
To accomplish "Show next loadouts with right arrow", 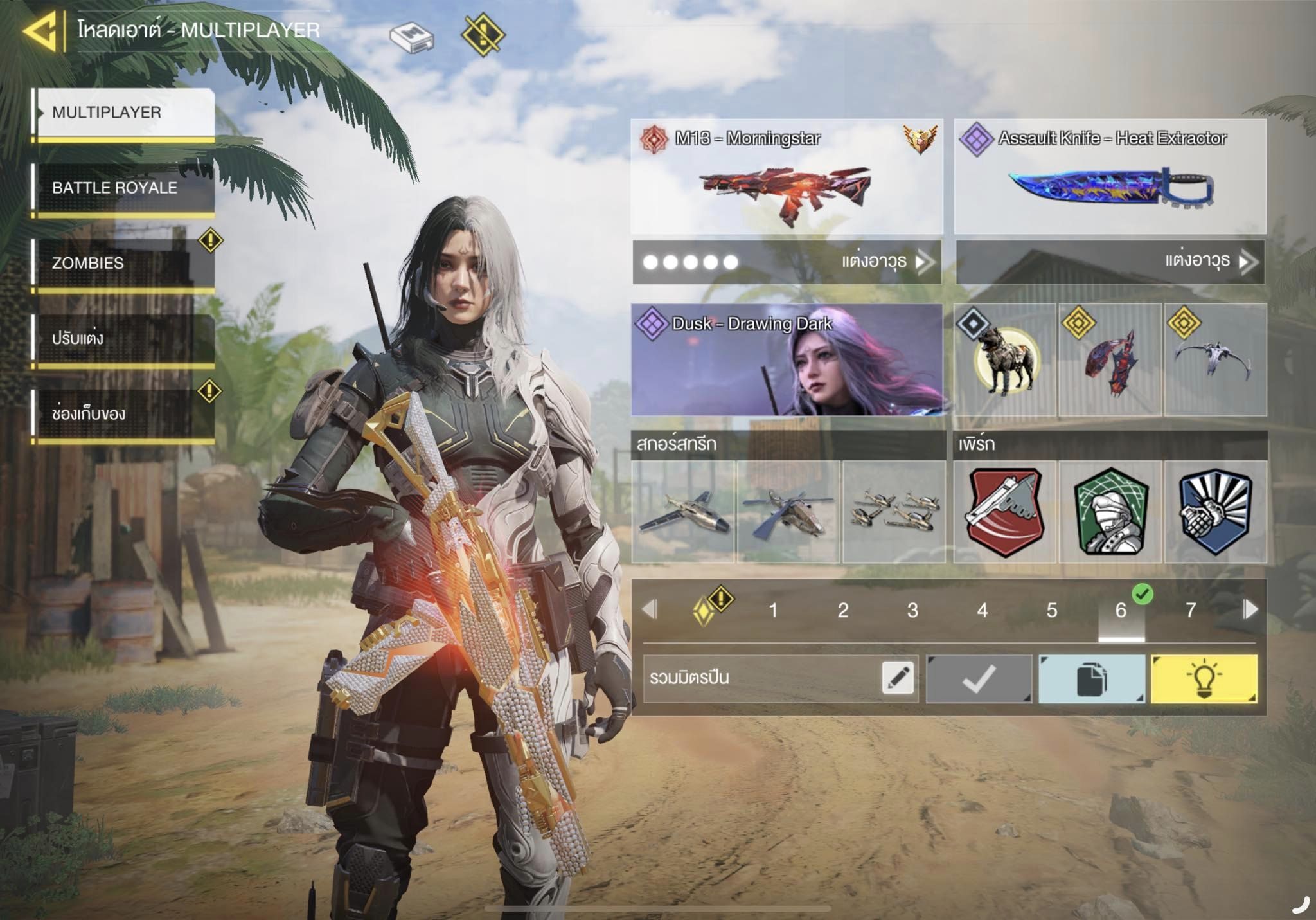I will tap(1250, 609).
